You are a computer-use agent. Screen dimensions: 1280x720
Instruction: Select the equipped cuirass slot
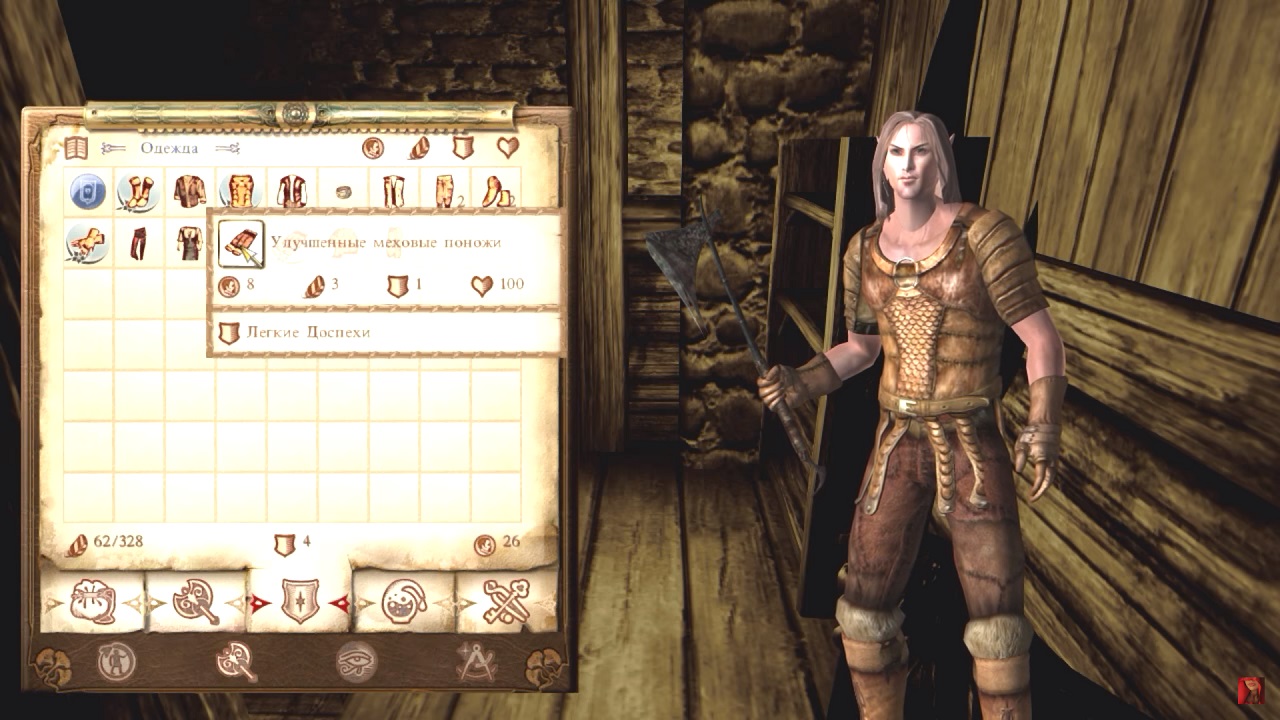(x=241, y=190)
